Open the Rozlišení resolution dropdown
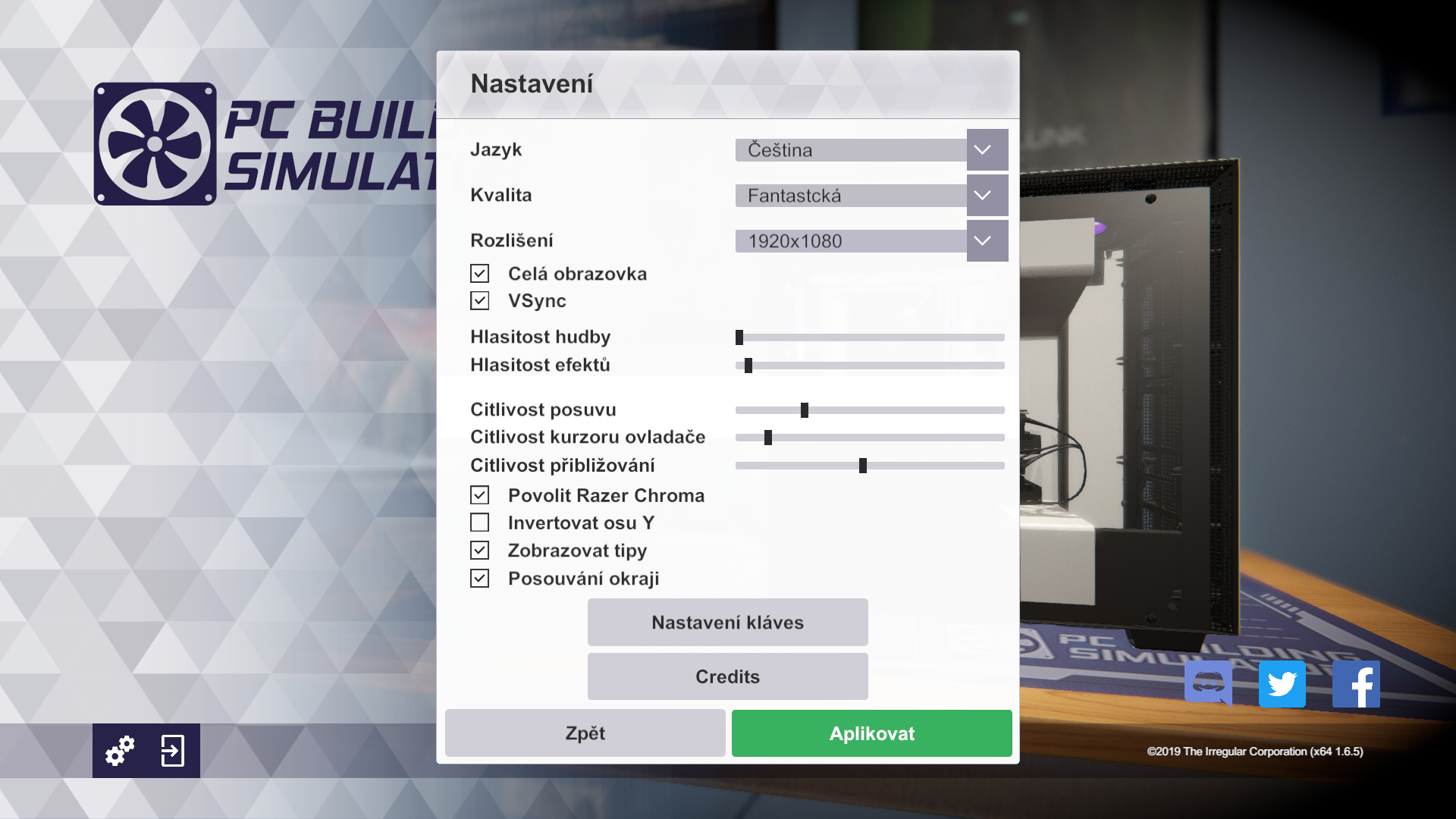 click(987, 241)
